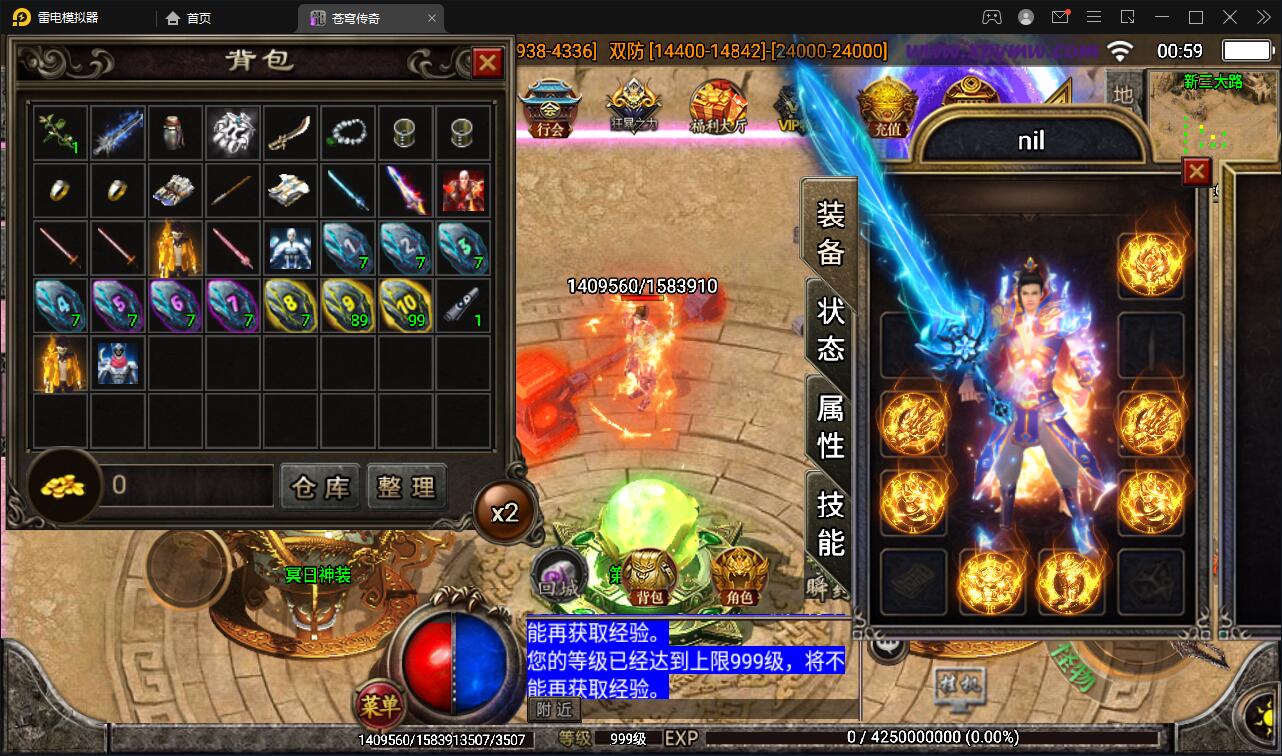Open the 充值 recharge icon
This screenshot has height=756, width=1282.
click(886, 109)
